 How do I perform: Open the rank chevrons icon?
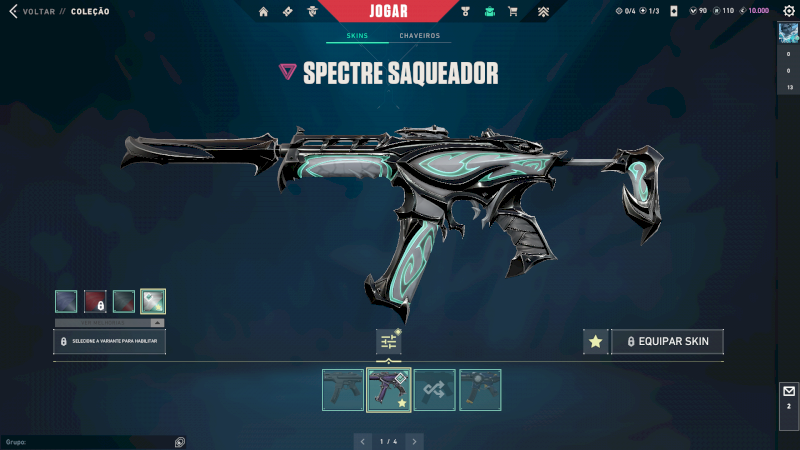pyautogui.click(x=543, y=12)
